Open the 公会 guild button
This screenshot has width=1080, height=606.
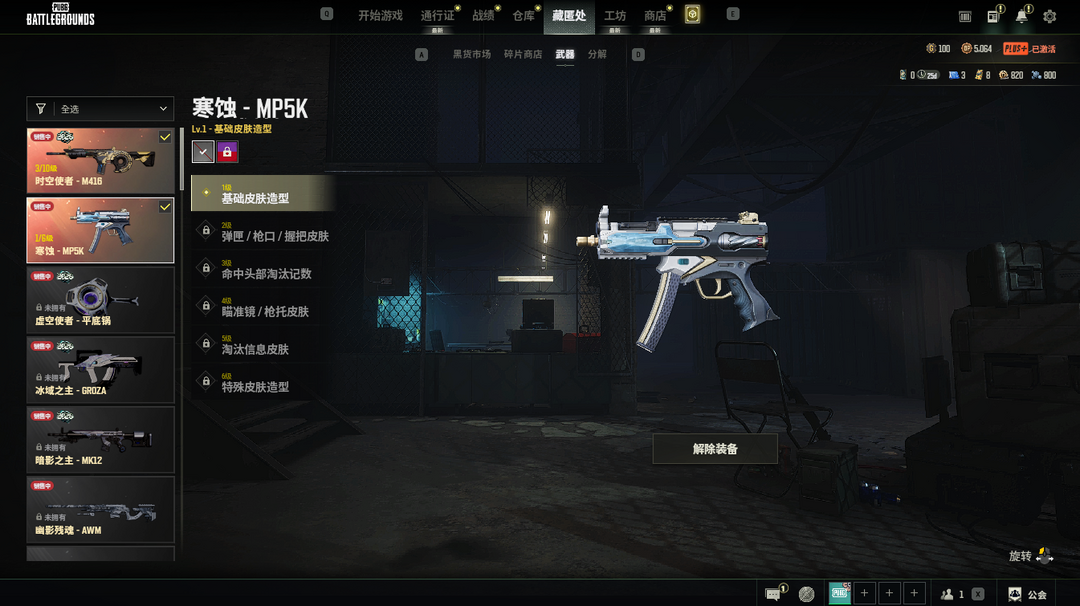(x=1028, y=594)
